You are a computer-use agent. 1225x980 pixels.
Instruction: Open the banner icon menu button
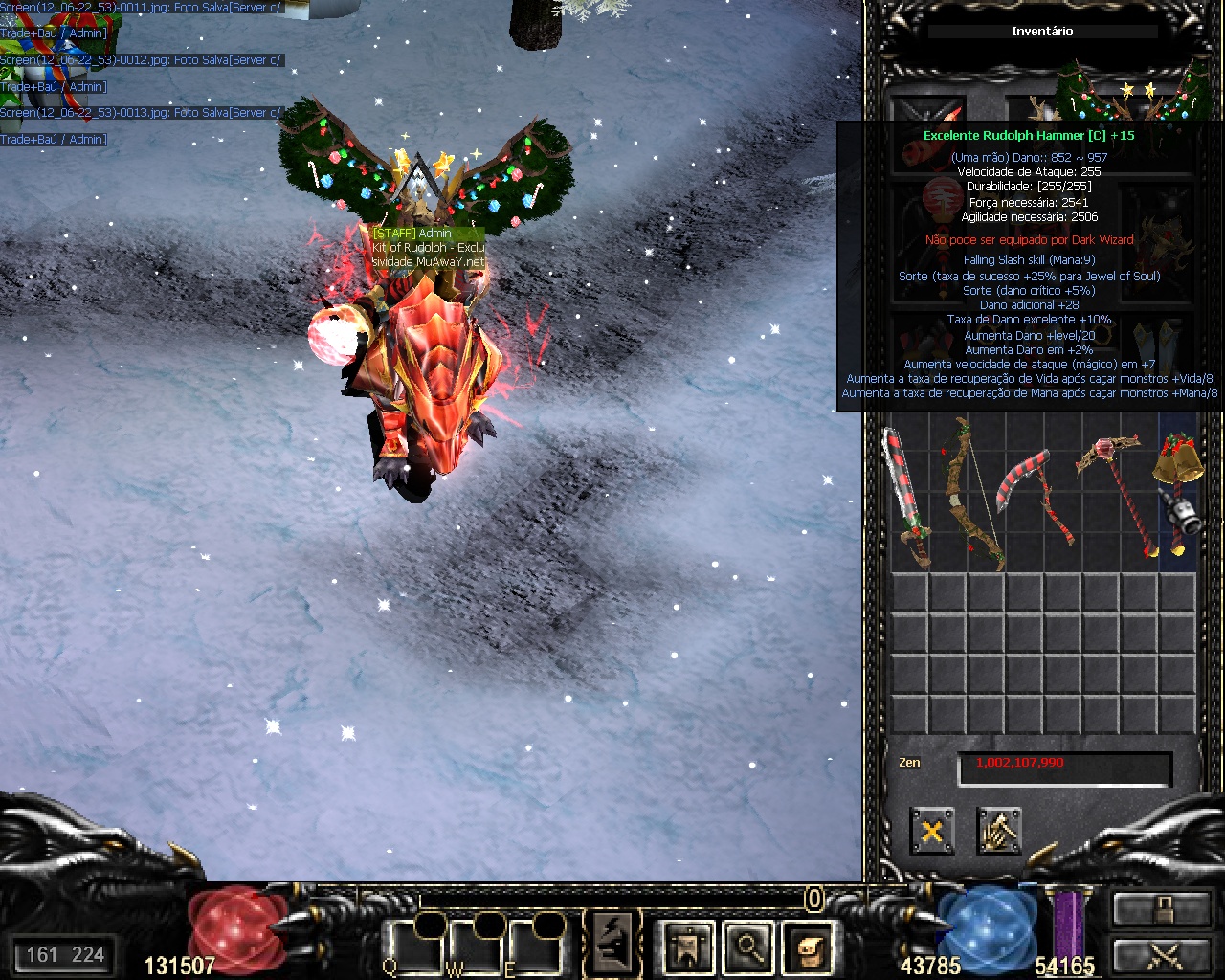pos(688,947)
